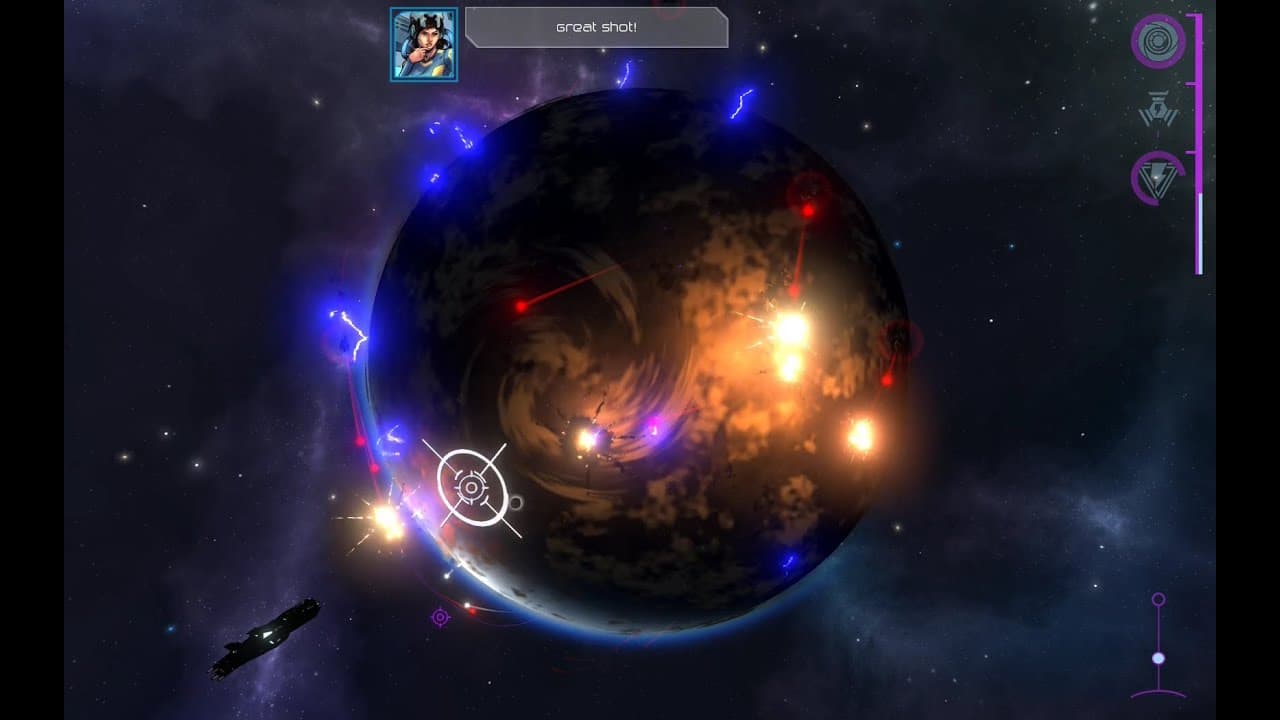Screen dimensions: 1280x720
Task: Click the character portrait next to the dialogue
Action: [x=423, y=43]
